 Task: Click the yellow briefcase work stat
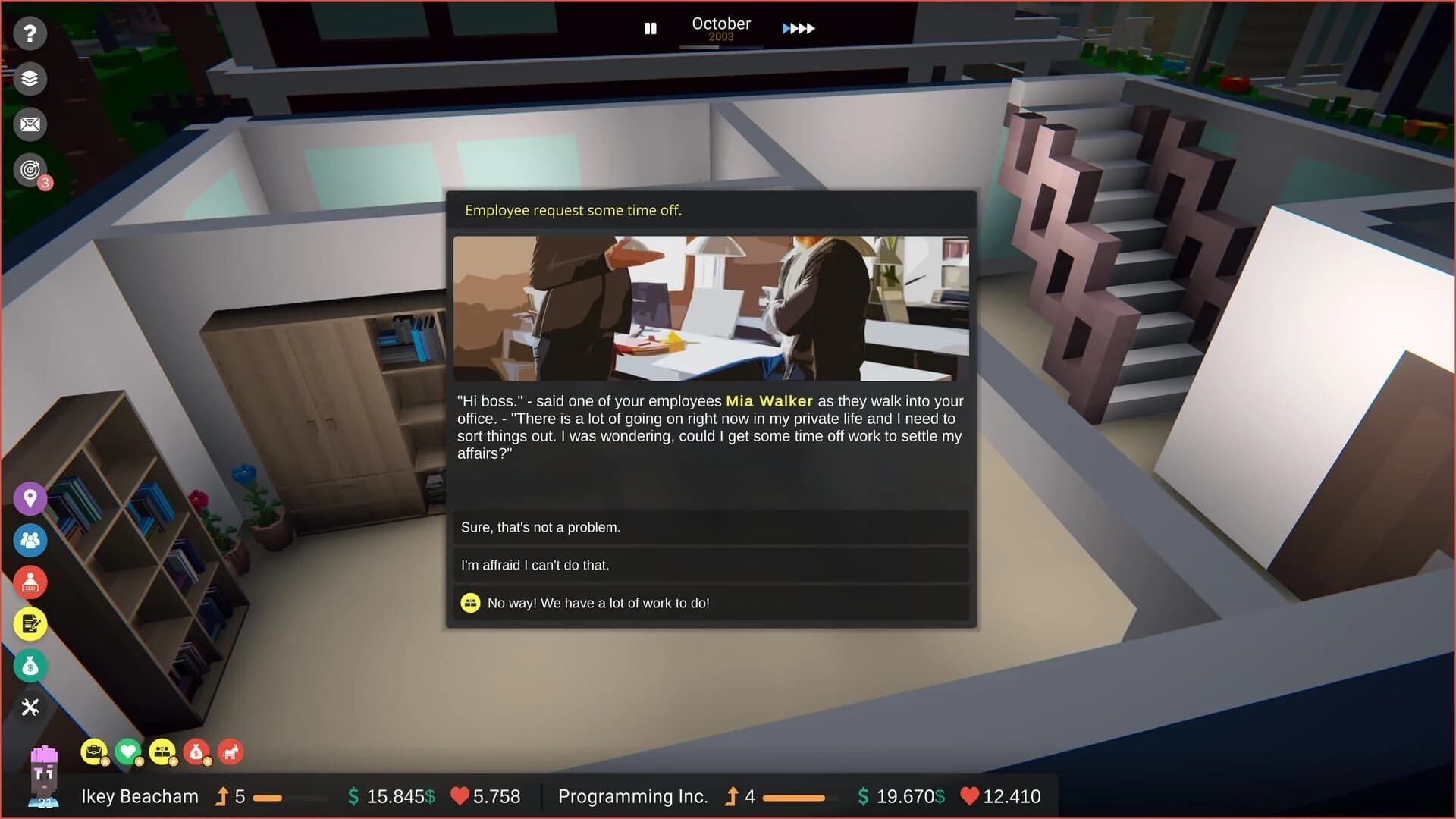(92, 752)
